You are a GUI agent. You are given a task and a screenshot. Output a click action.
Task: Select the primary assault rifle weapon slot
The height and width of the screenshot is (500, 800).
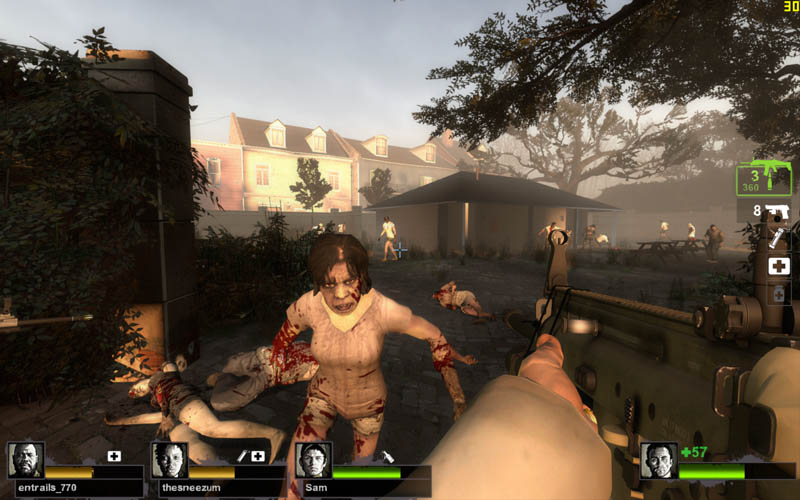tap(765, 180)
